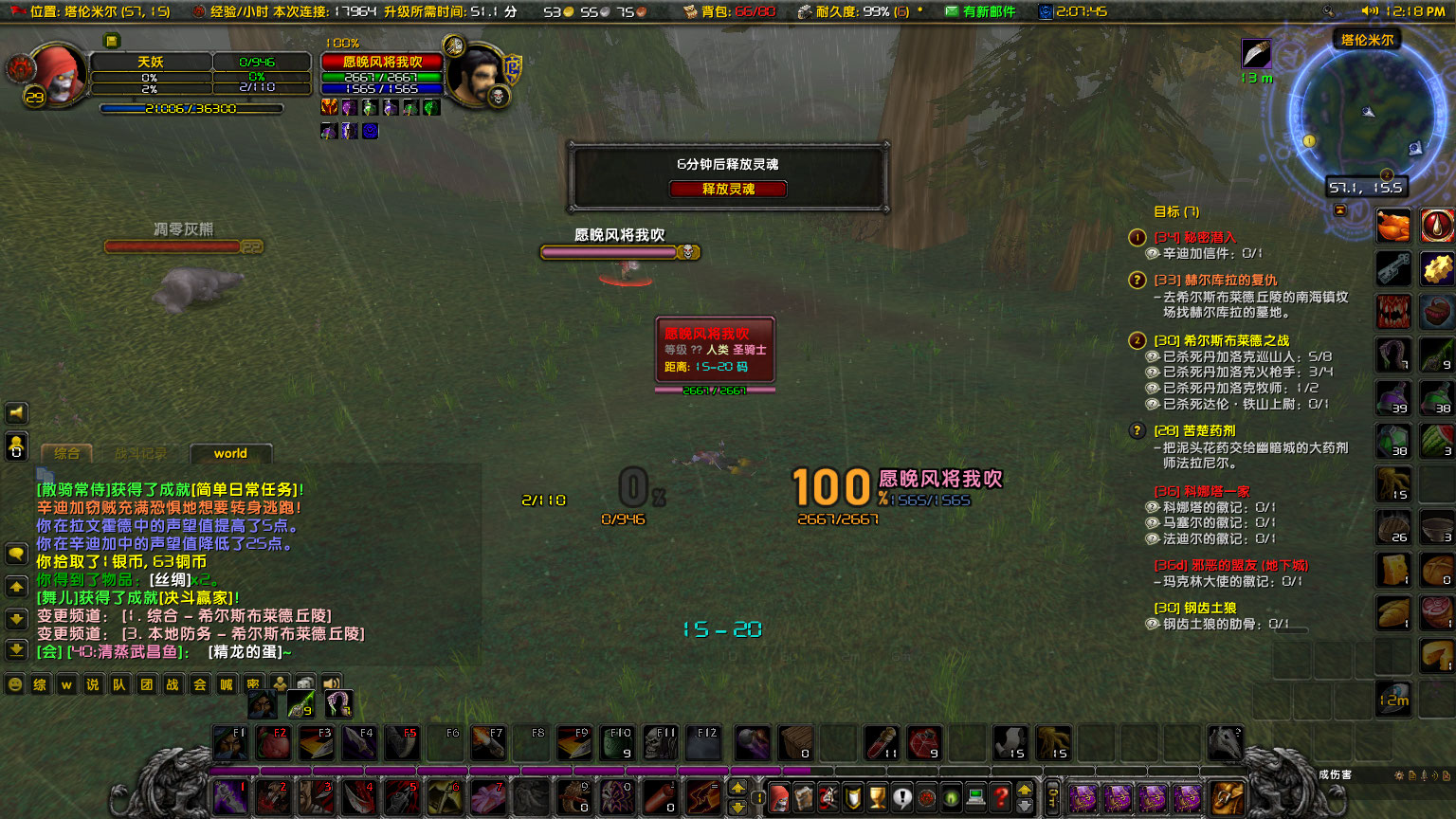Expand quest 赫尔库拉的复仇 via its question mark
The width and height of the screenshot is (1456, 819).
[x=1137, y=279]
